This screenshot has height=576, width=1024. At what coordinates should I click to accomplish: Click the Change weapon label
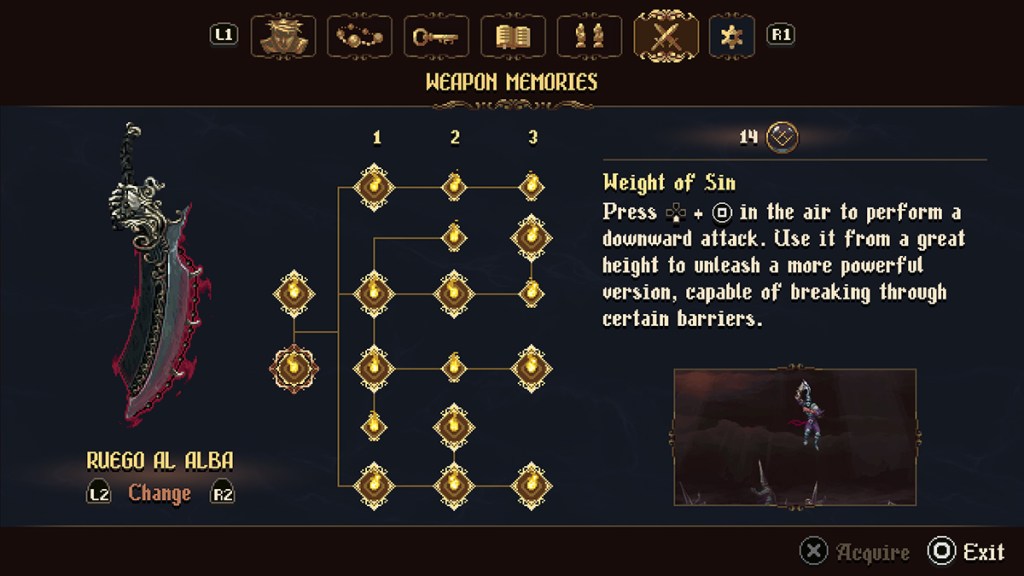[x=160, y=493]
